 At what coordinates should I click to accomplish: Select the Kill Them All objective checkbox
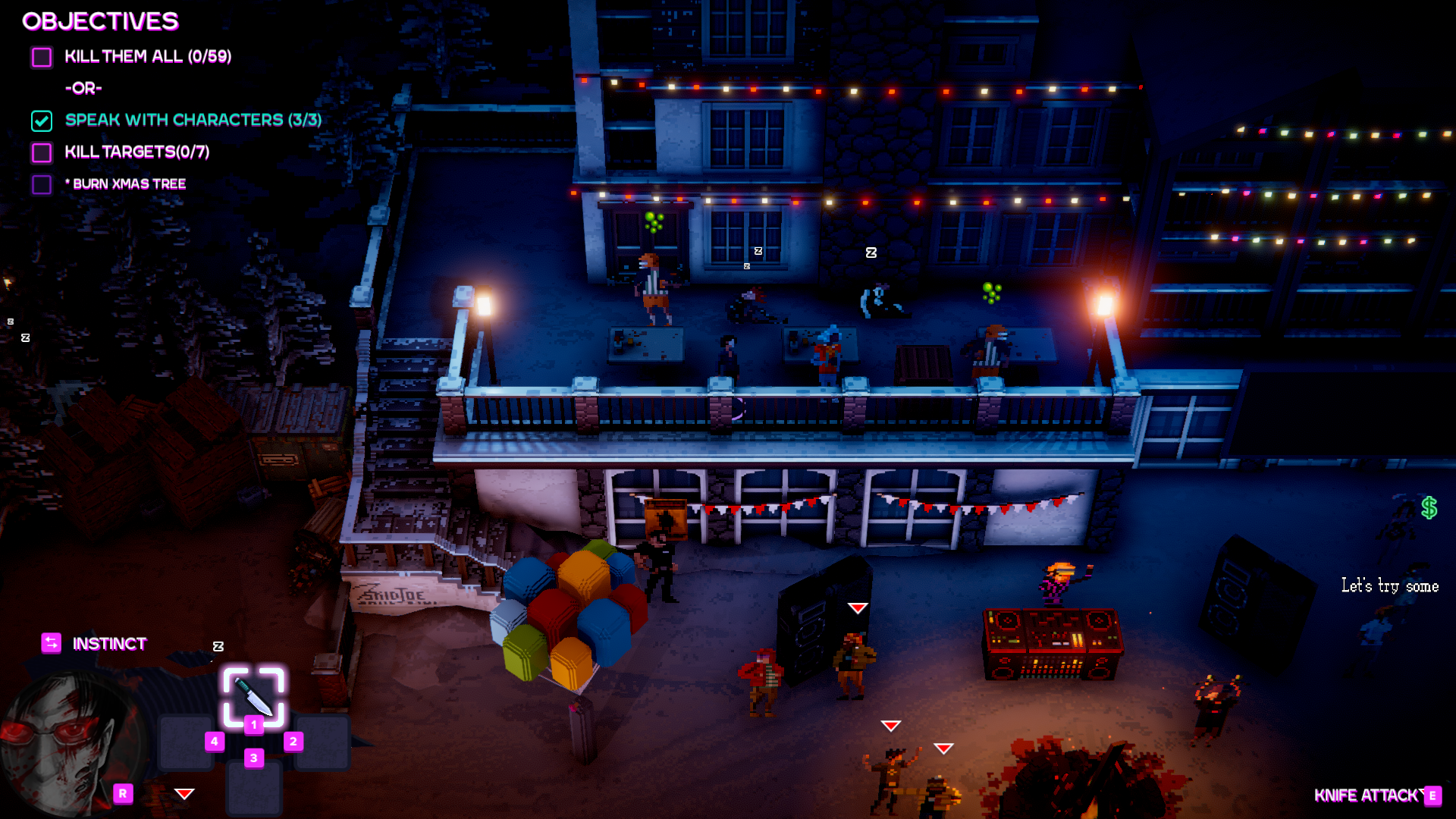click(x=42, y=57)
